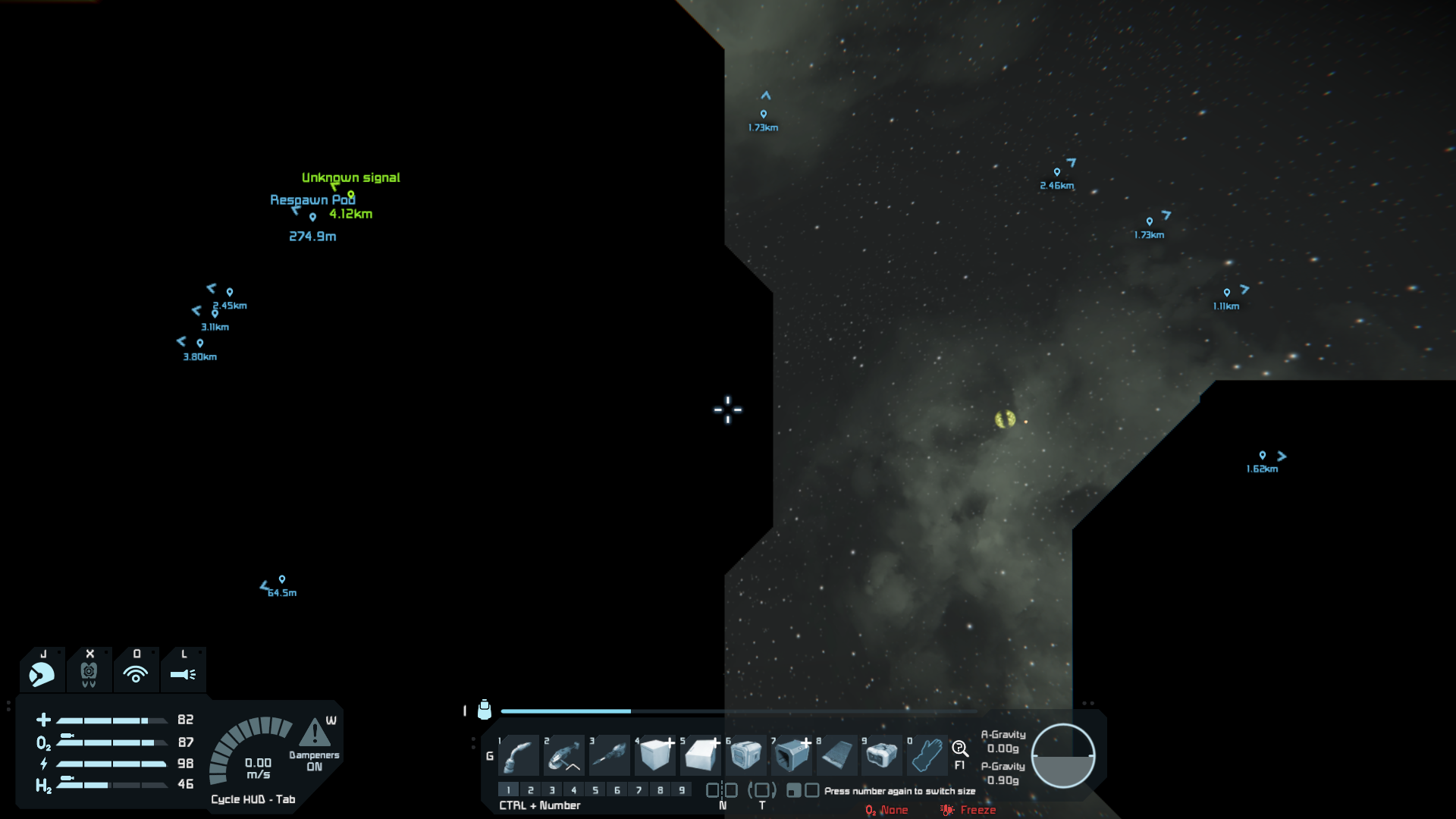Select the armor cube block in slot 4
This screenshot has width=1456, height=819.
point(655,755)
